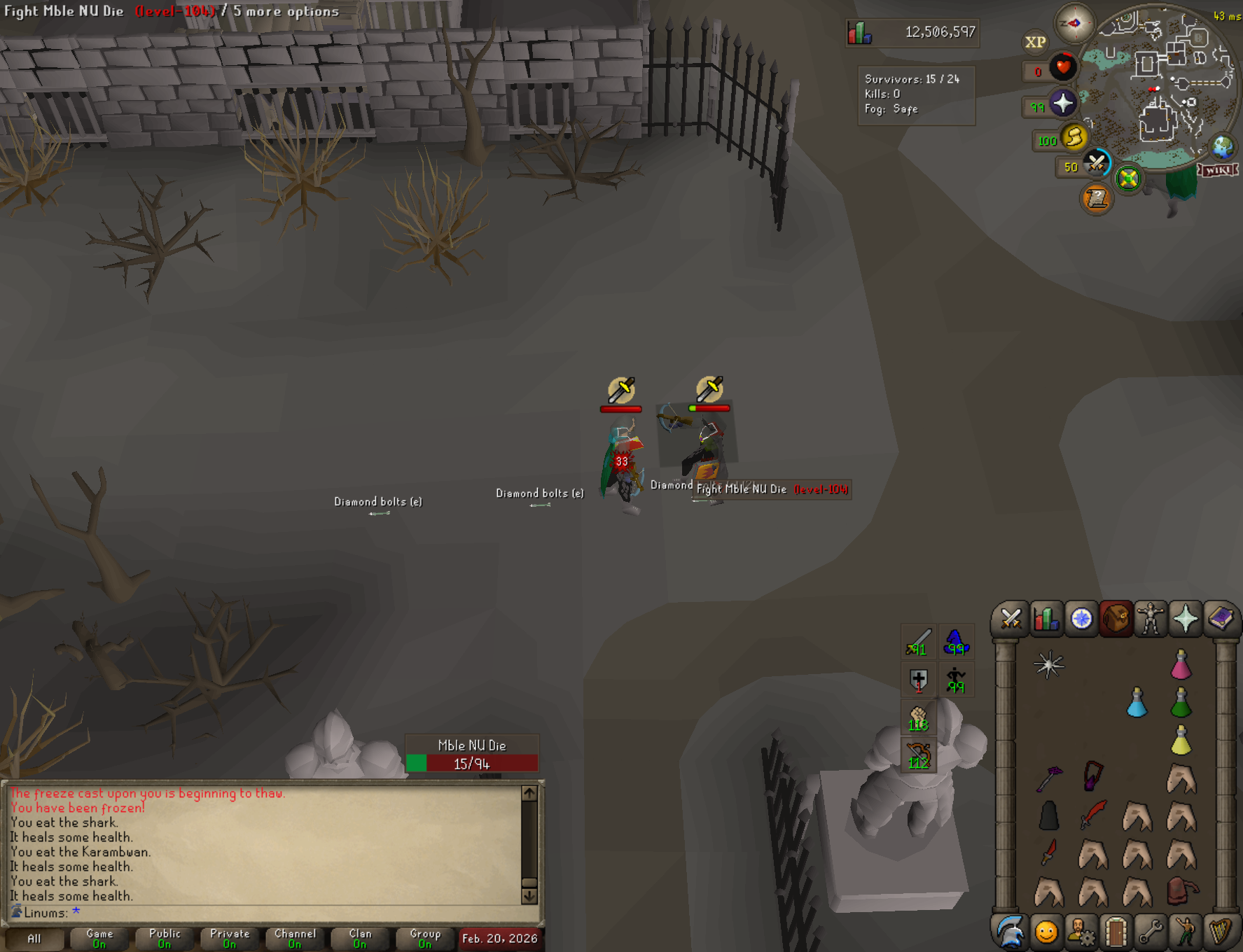This screenshot has width=1243, height=952.
Task: Select the black cape inventory item
Action: [1048, 815]
